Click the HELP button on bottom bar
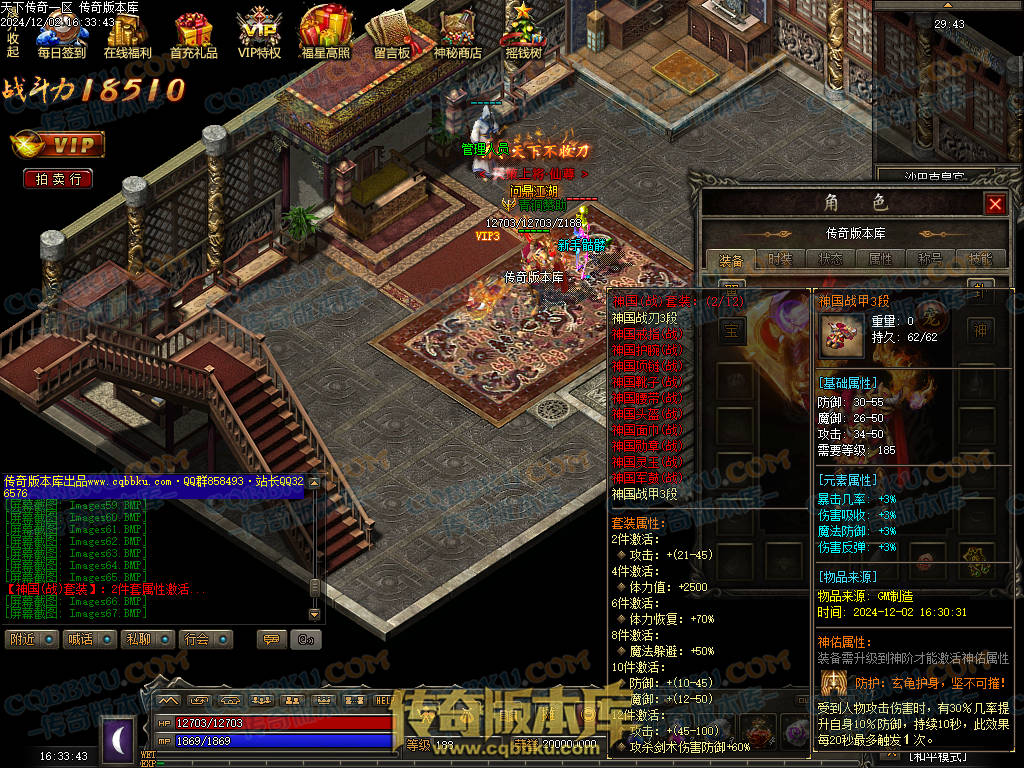This screenshot has width=1024, height=768. [384, 700]
